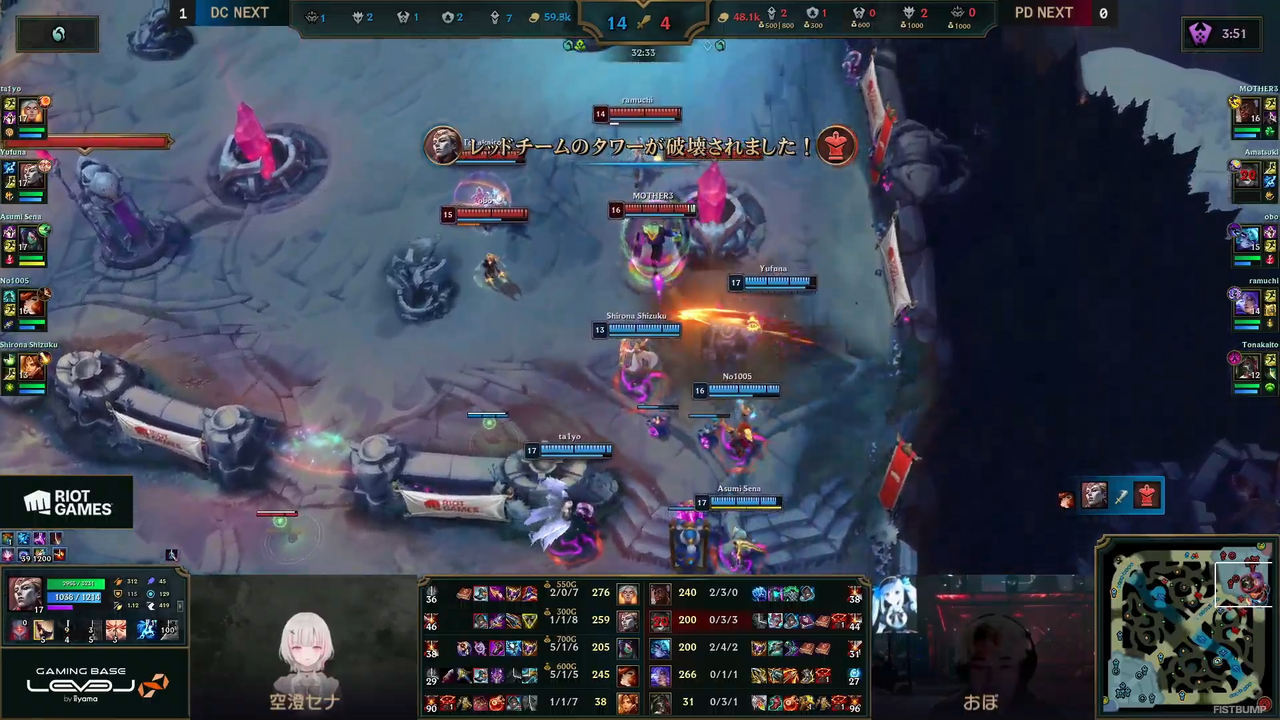The width and height of the screenshot is (1280, 720).
Task: Click the 266 CS player's scoreboard portrait
Action: 660,677
